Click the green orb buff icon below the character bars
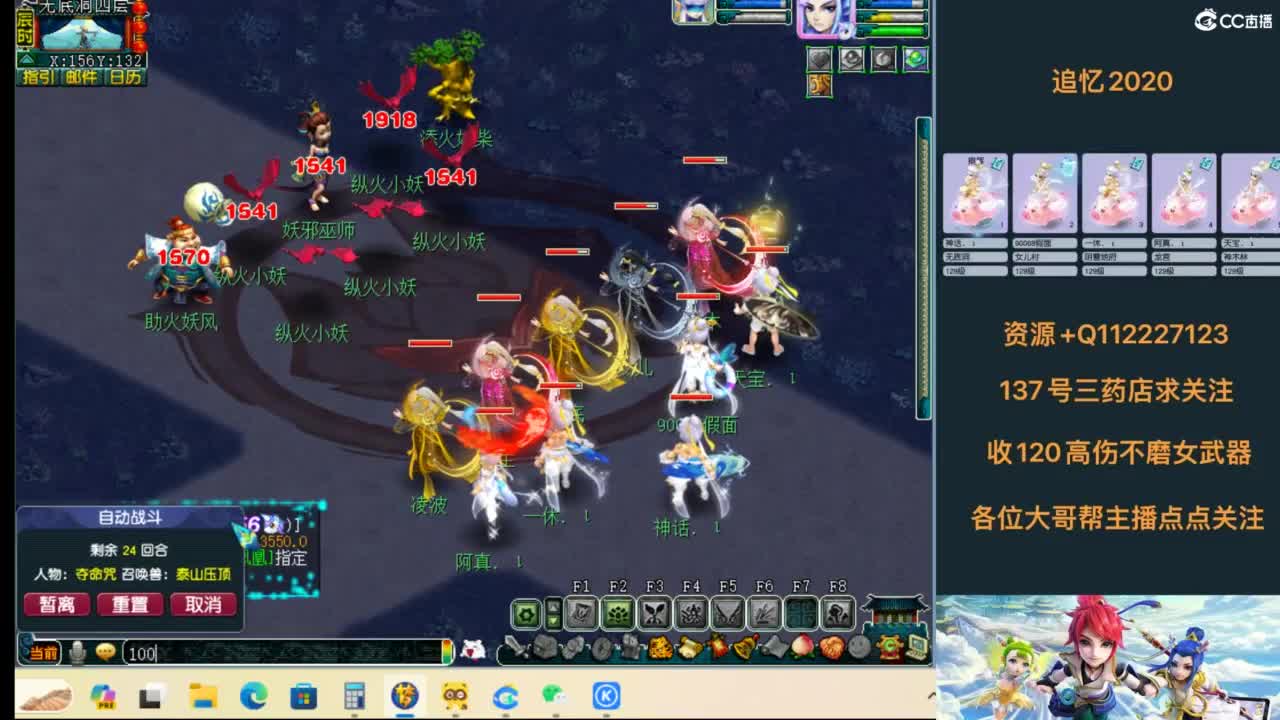 coord(915,59)
